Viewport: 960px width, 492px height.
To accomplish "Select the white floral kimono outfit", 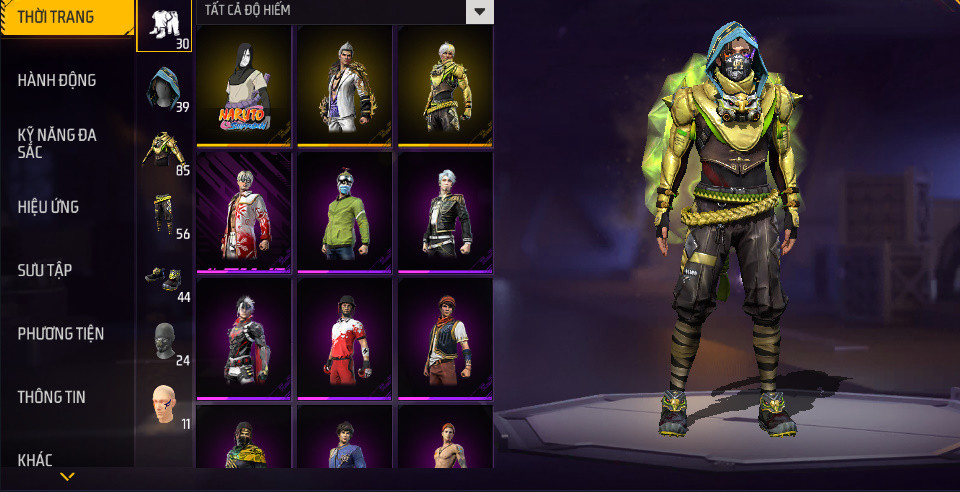I will coord(244,212).
